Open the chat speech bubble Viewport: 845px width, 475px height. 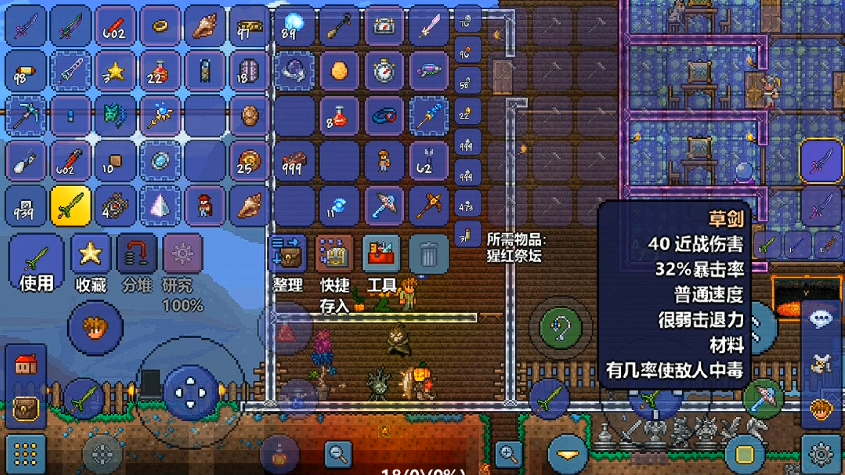click(822, 319)
